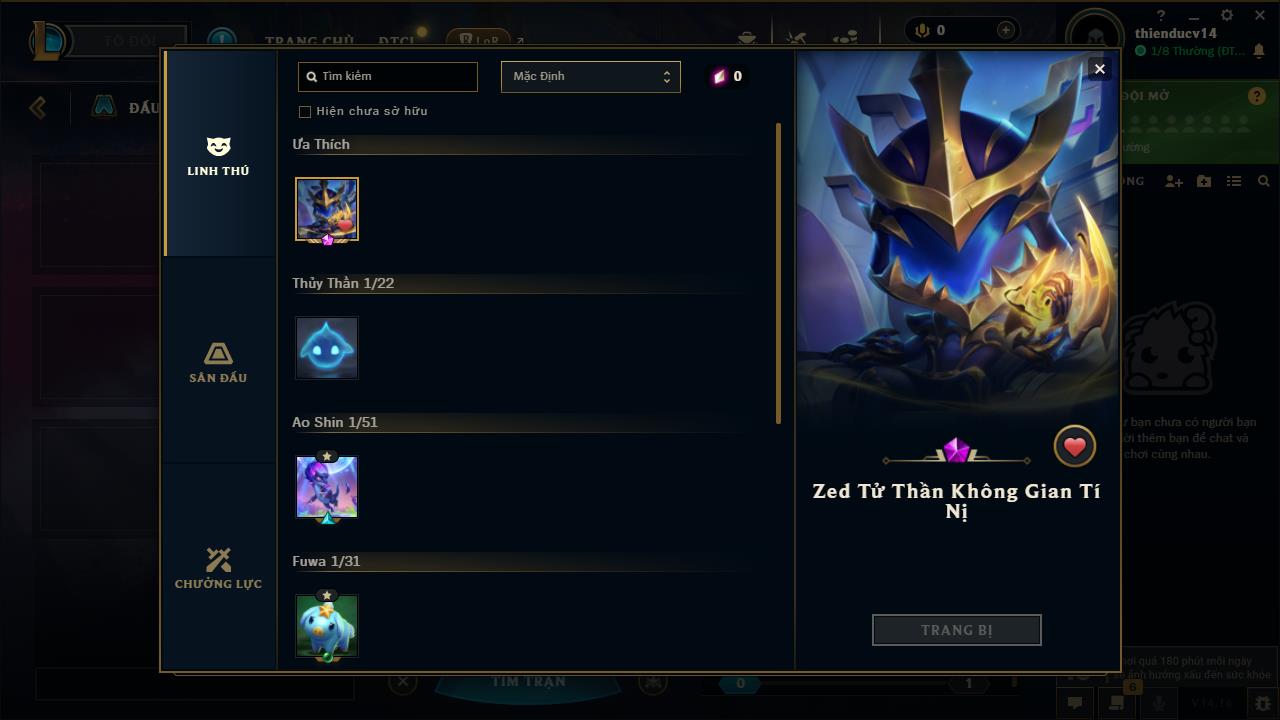Switch to the Linh Thú tab
This screenshot has width=1280, height=720.
(x=218, y=156)
